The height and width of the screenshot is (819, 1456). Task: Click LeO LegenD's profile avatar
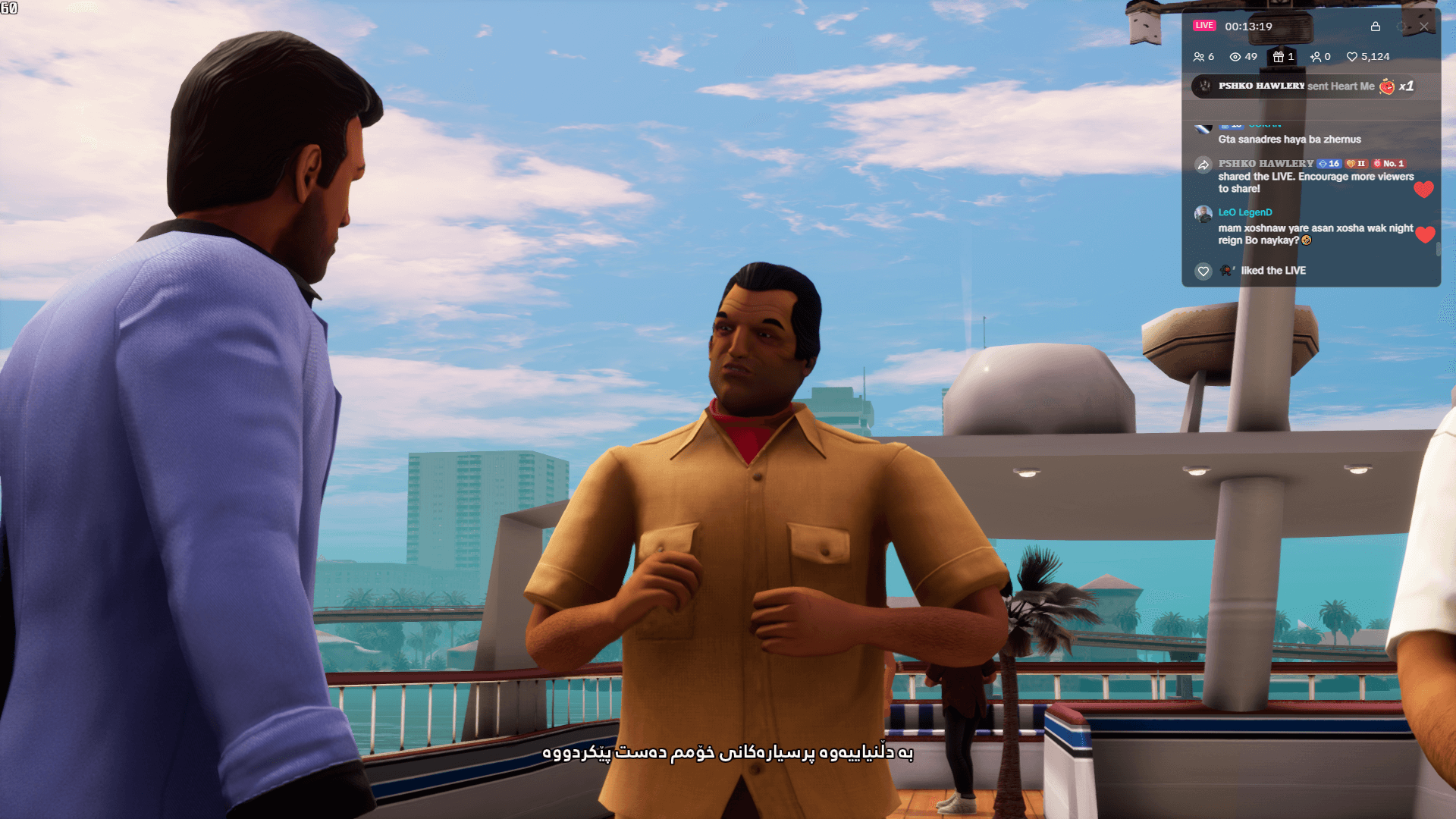click(1202, 213)
